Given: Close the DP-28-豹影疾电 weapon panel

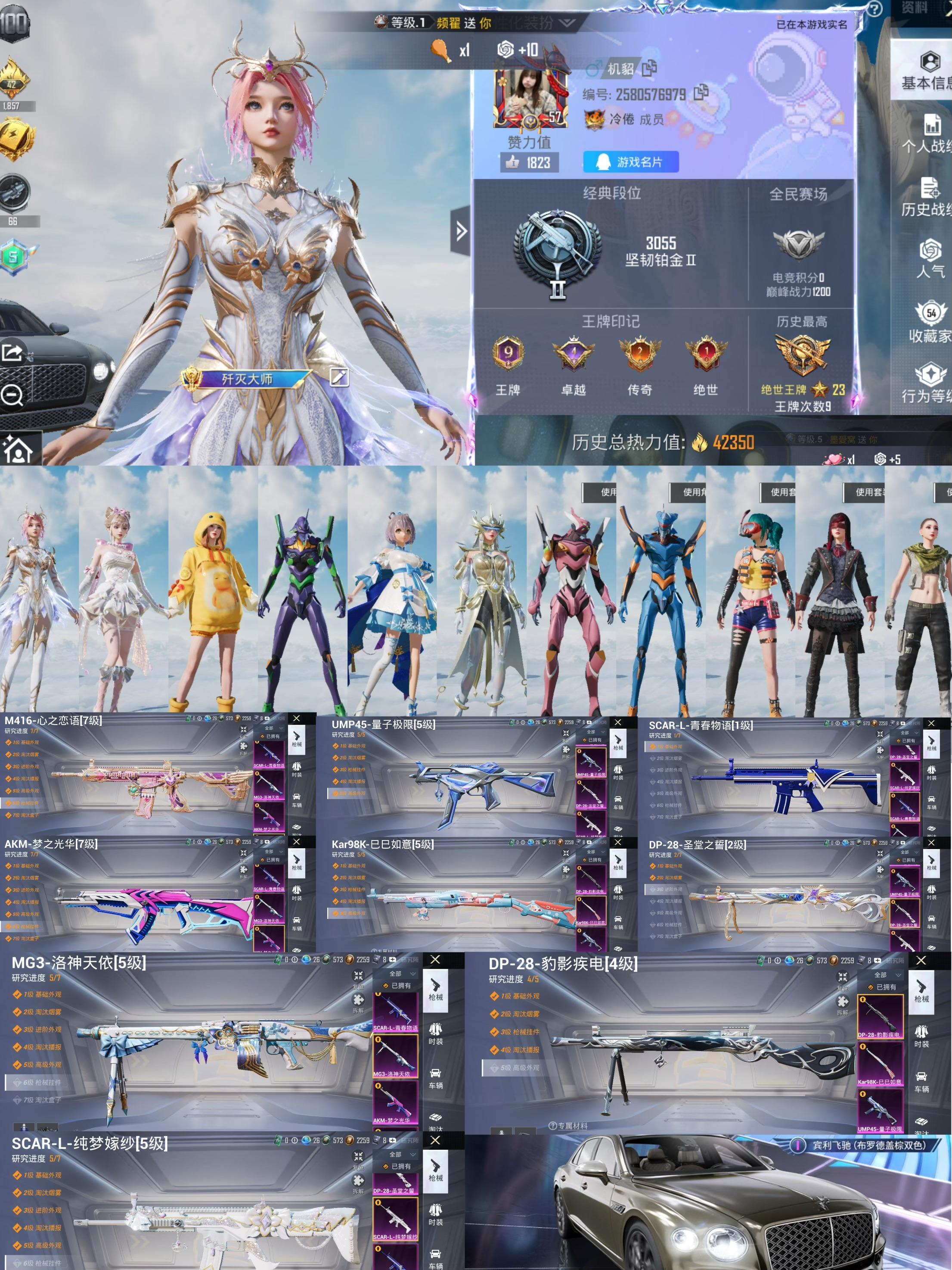Looking at the screenshot, I should tap(921, 960).
